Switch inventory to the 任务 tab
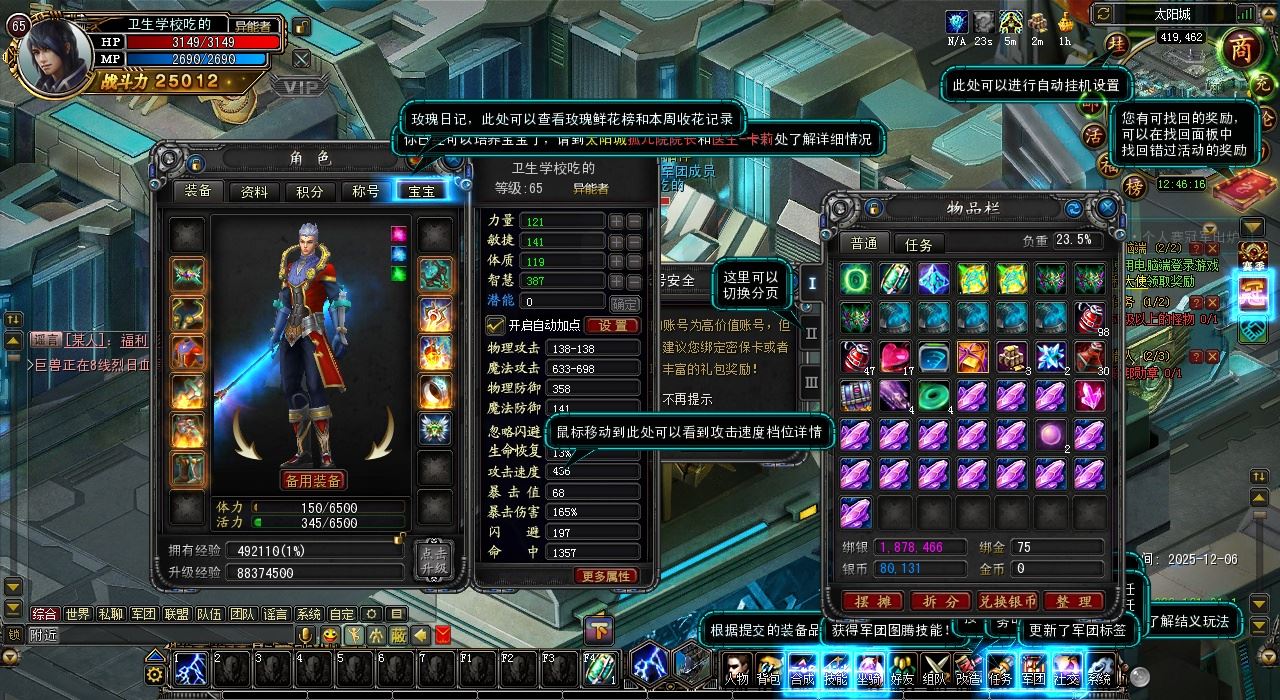Image resolution: width=1280 pixels, height=700 pixels. click(x=918, y=244)
